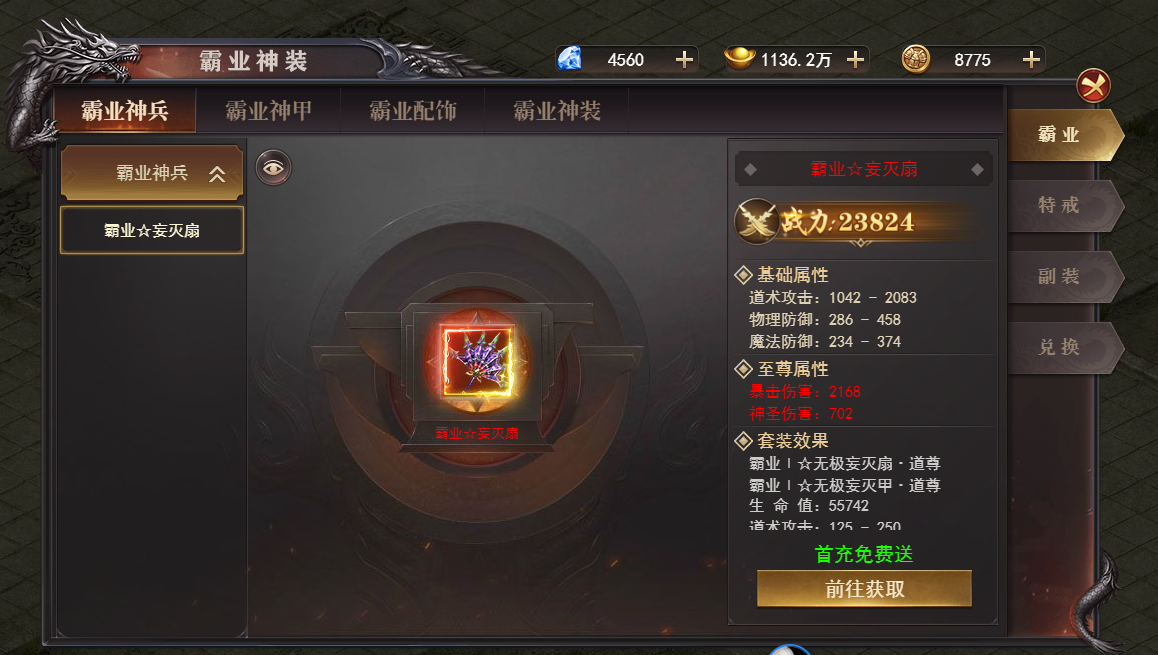Select the 霸业配饰 tab
Screen dimensions: 1158x655
click(412, 111)
